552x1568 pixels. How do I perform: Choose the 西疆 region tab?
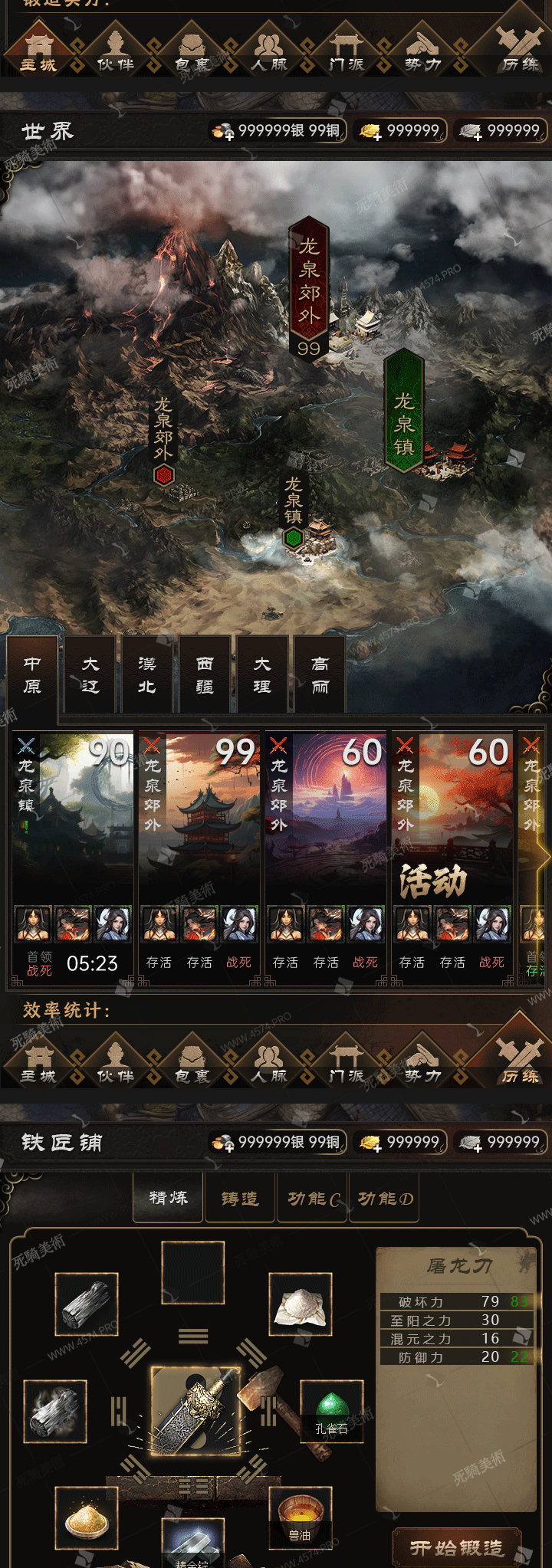(x=205, y=674)
